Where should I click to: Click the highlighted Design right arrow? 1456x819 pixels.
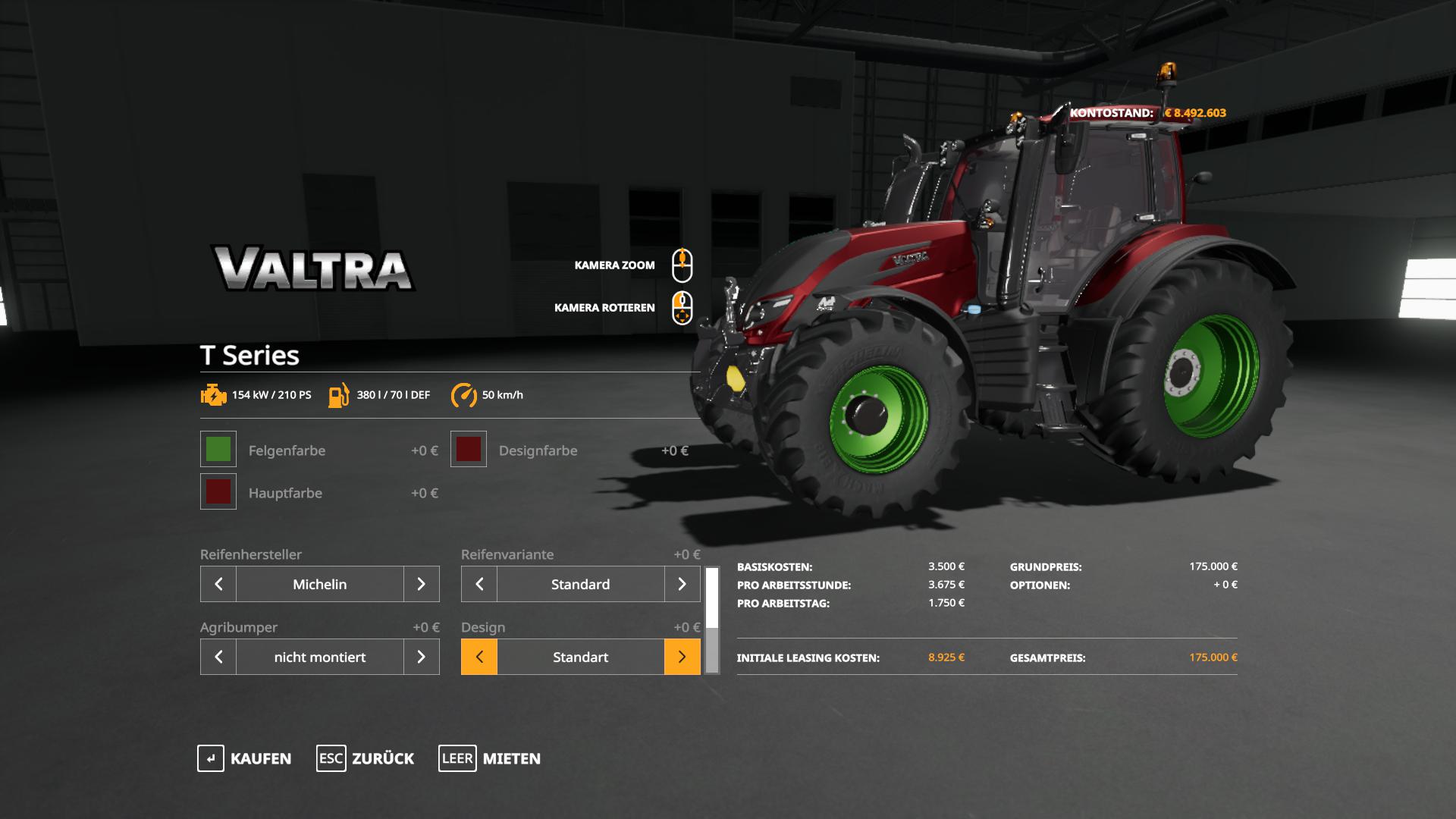[682, 657]
